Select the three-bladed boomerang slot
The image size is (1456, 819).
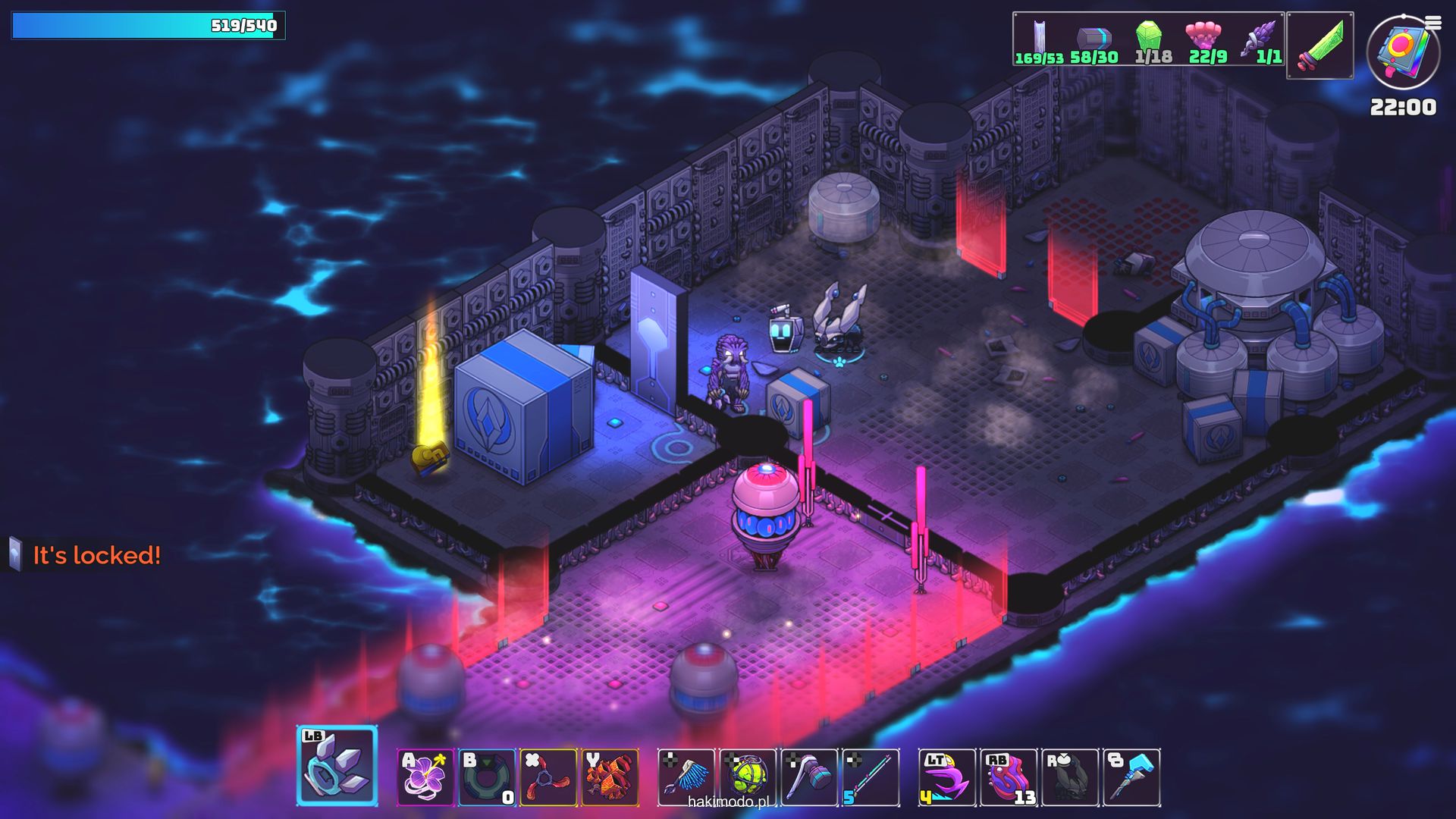pyautogui.click(x=548, y=777)
